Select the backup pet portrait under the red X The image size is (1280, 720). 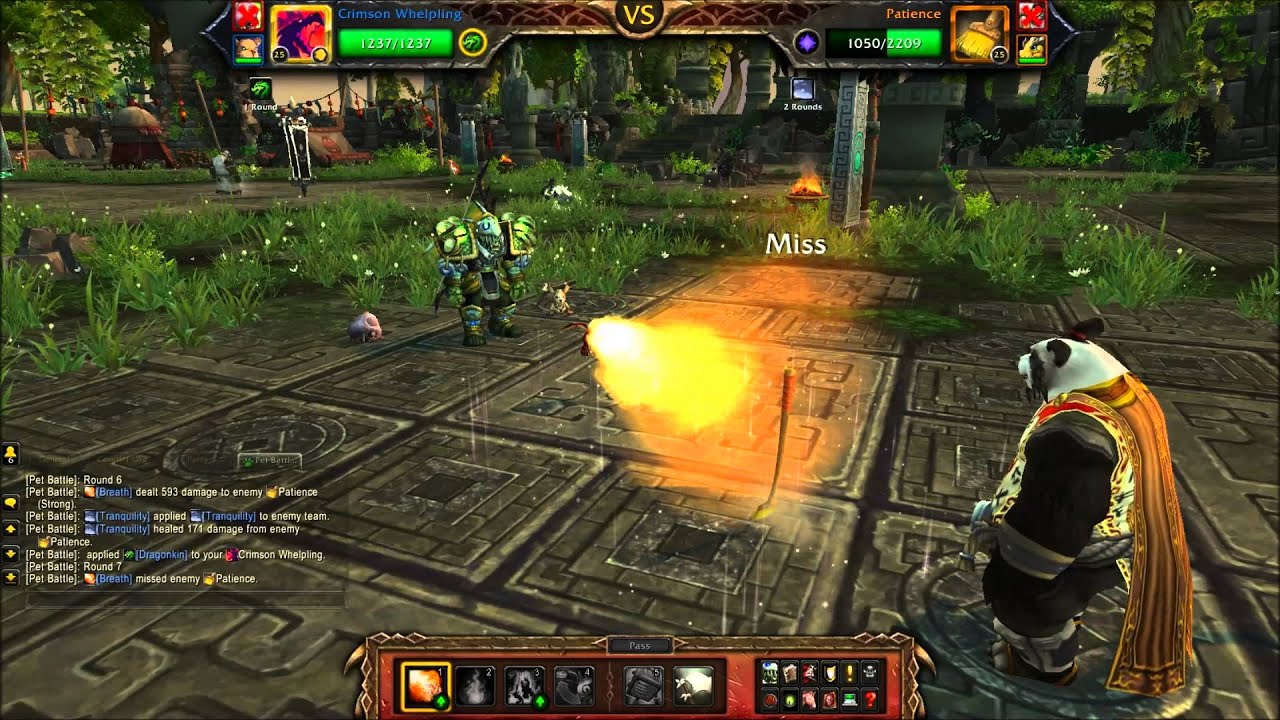tap(247, 48)
